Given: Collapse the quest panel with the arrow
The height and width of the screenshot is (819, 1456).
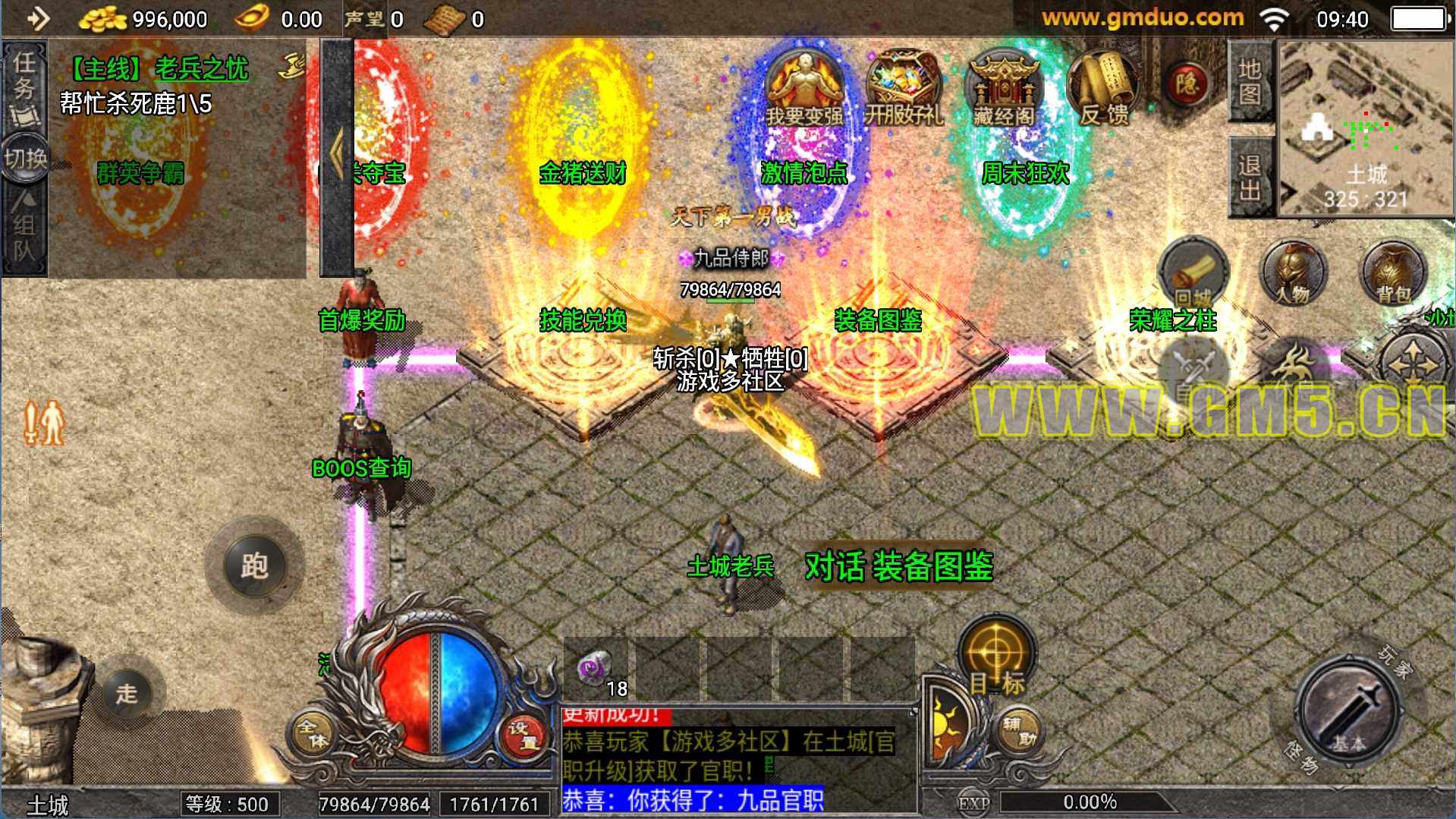Looking at the screenshot, I should point(337,156).
